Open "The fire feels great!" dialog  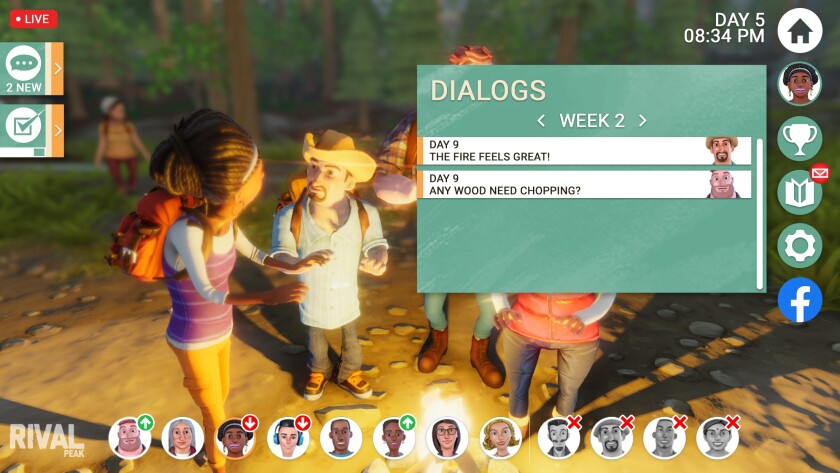[x=584, y=151]
